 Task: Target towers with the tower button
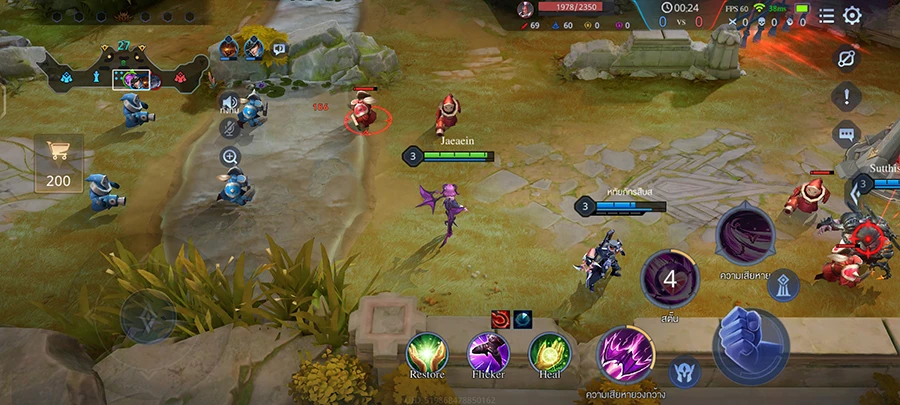pyautogui.click(x=782, y=285)
